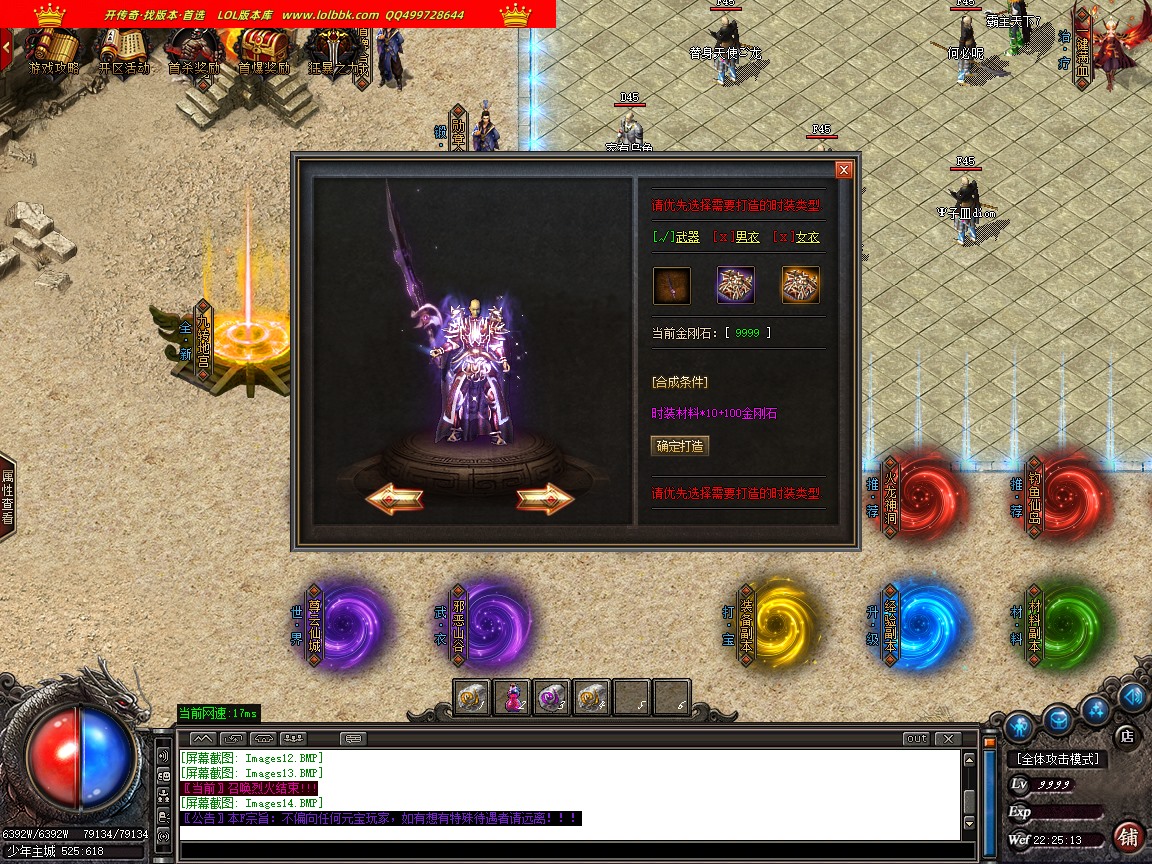Open the 首杀奖励 first-kill reward icon
This screenshot has height=864, width=1152.
coord(193,50)
